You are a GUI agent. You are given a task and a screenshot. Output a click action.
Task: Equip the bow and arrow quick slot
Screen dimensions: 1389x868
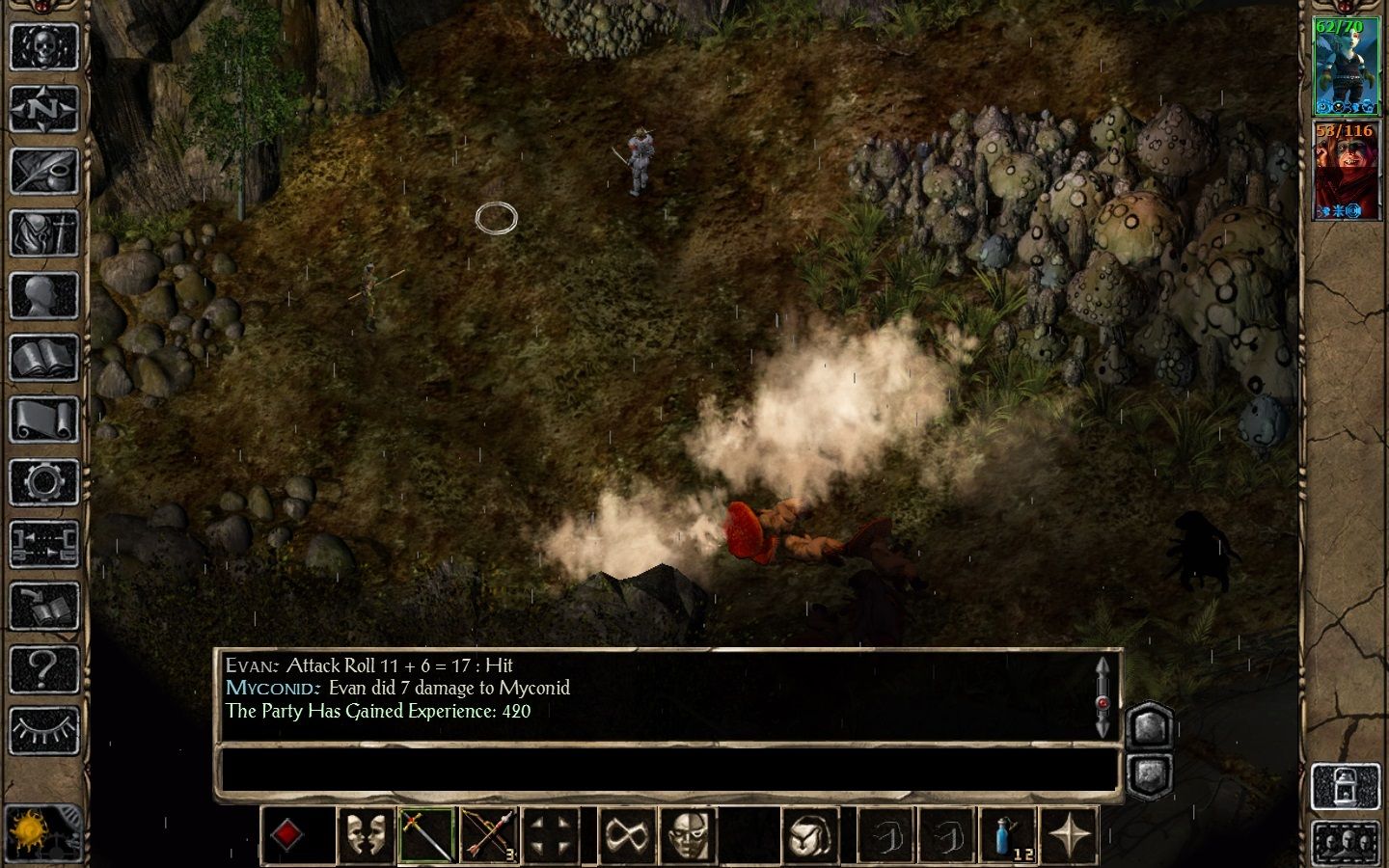coord(488,834)
